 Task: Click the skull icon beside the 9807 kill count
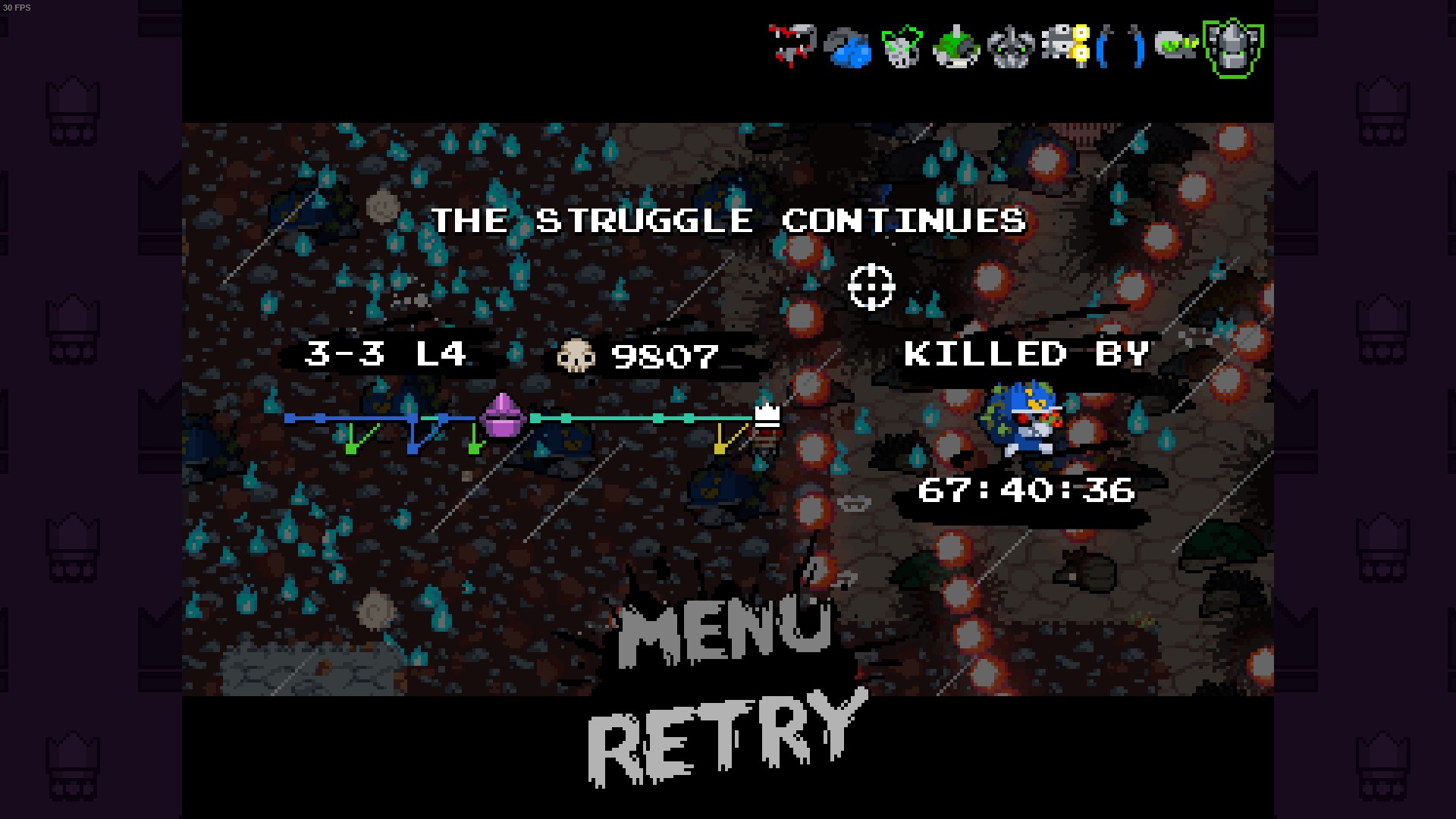(x=578, y=356)
